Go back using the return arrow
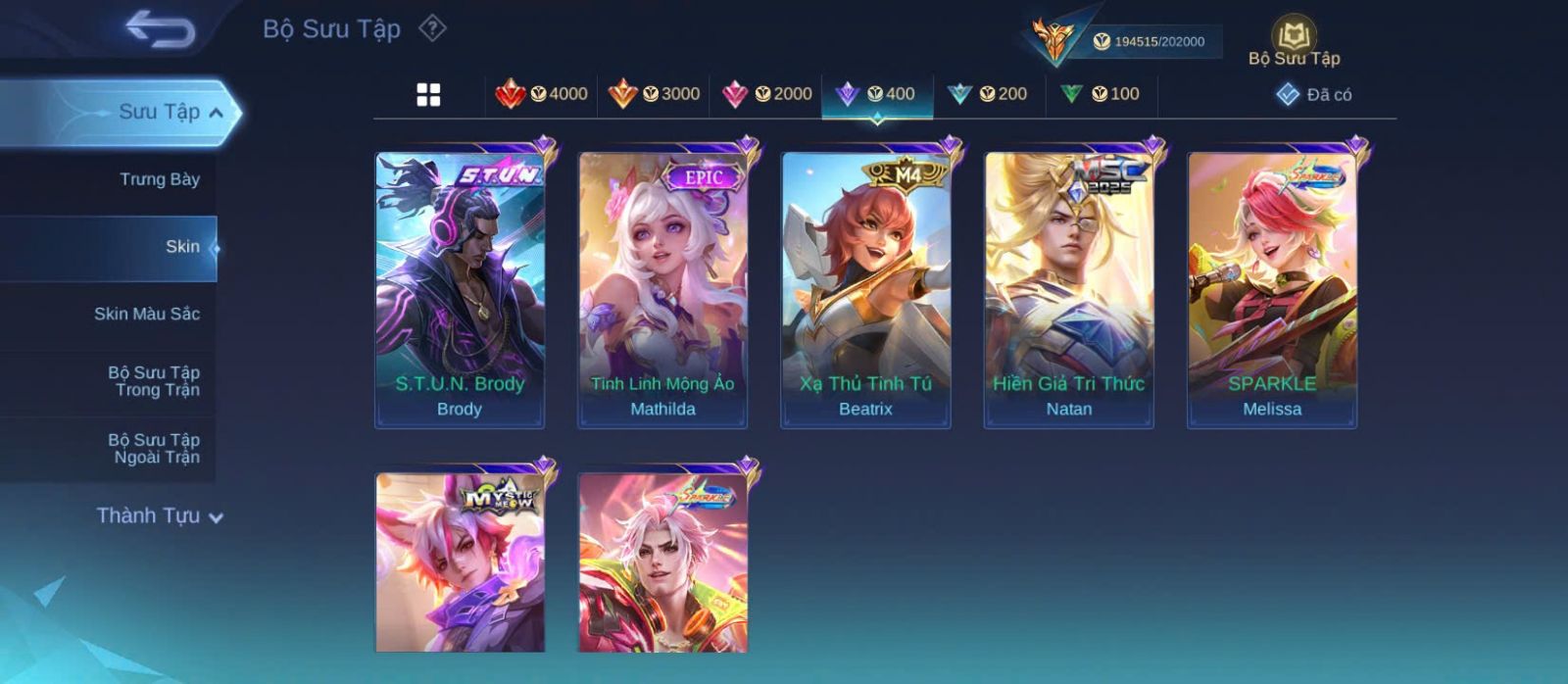This screenshot has width=1568, height=684. pos(160,29)
